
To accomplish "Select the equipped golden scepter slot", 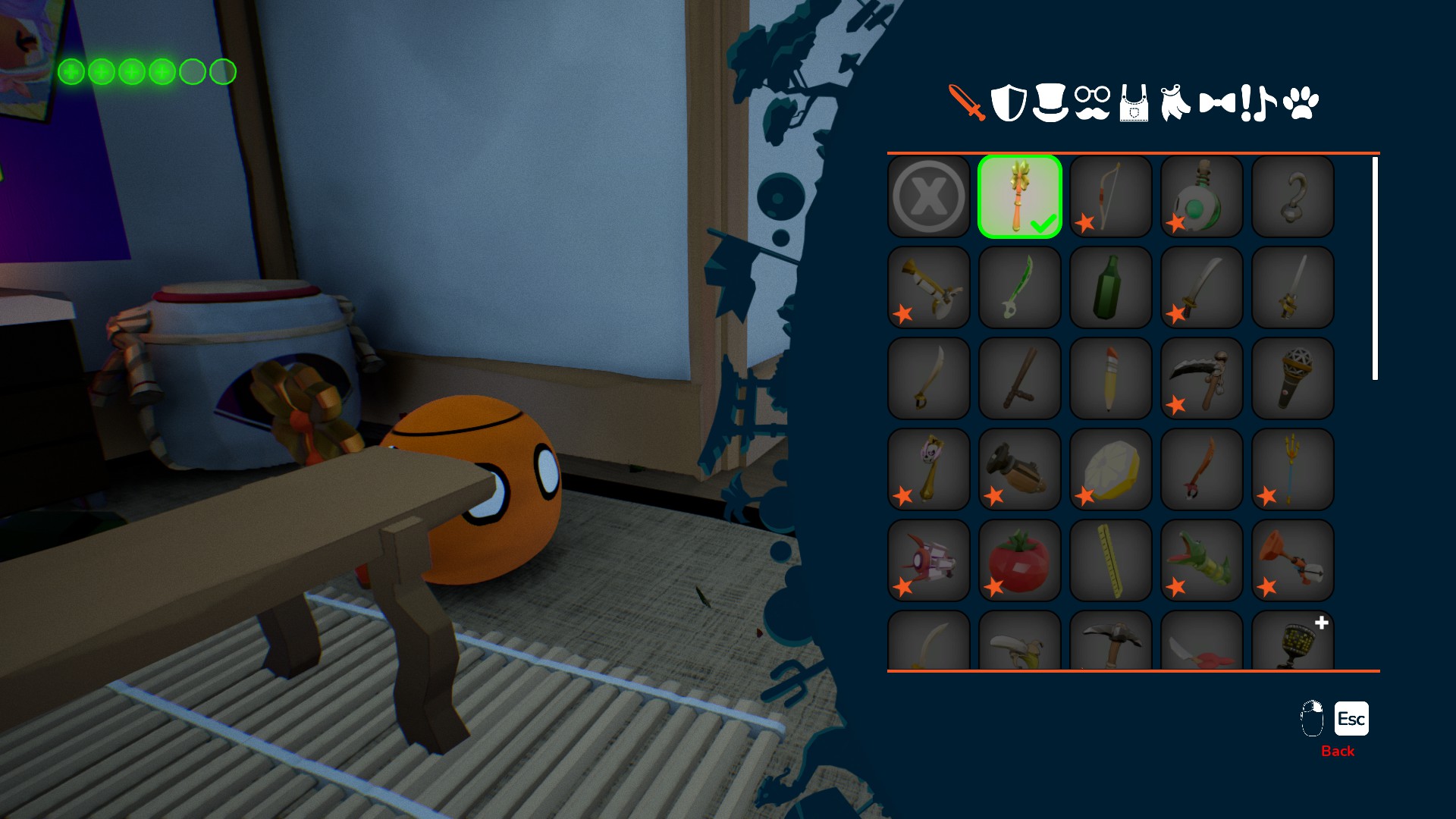I will (x=1020, y=196).
